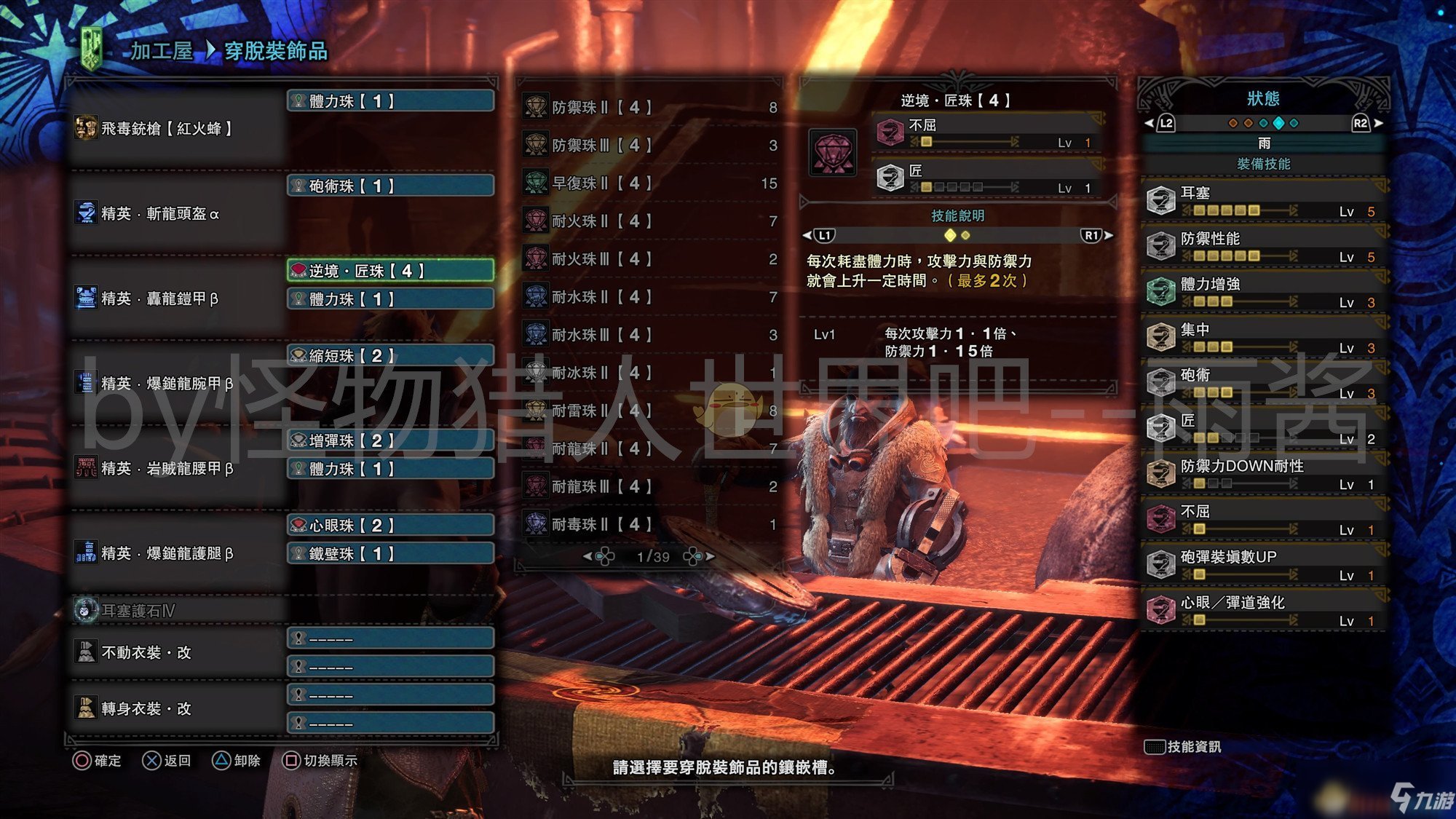
Task: Select the 砲彈裝填數UP skill entry
Action: (x=1263, y=566)
